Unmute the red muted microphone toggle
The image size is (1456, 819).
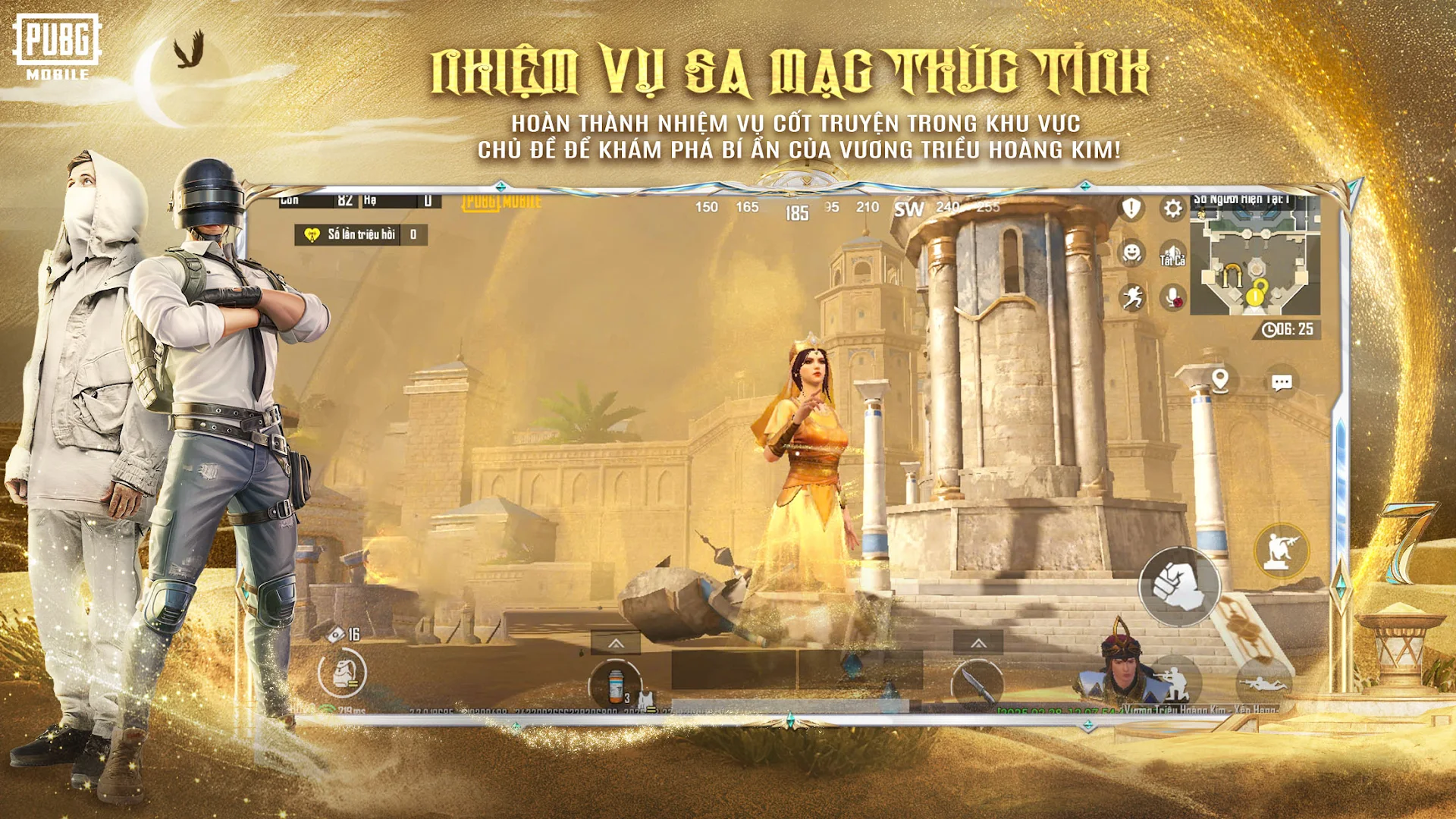(x=1172, y=297)
